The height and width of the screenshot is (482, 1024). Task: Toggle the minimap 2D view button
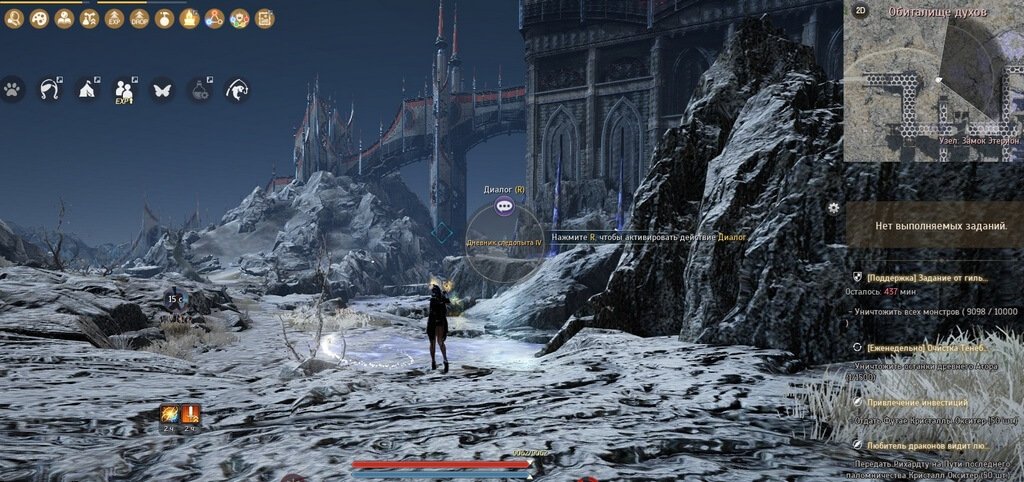pyautogui.click(x=860, y=10)
